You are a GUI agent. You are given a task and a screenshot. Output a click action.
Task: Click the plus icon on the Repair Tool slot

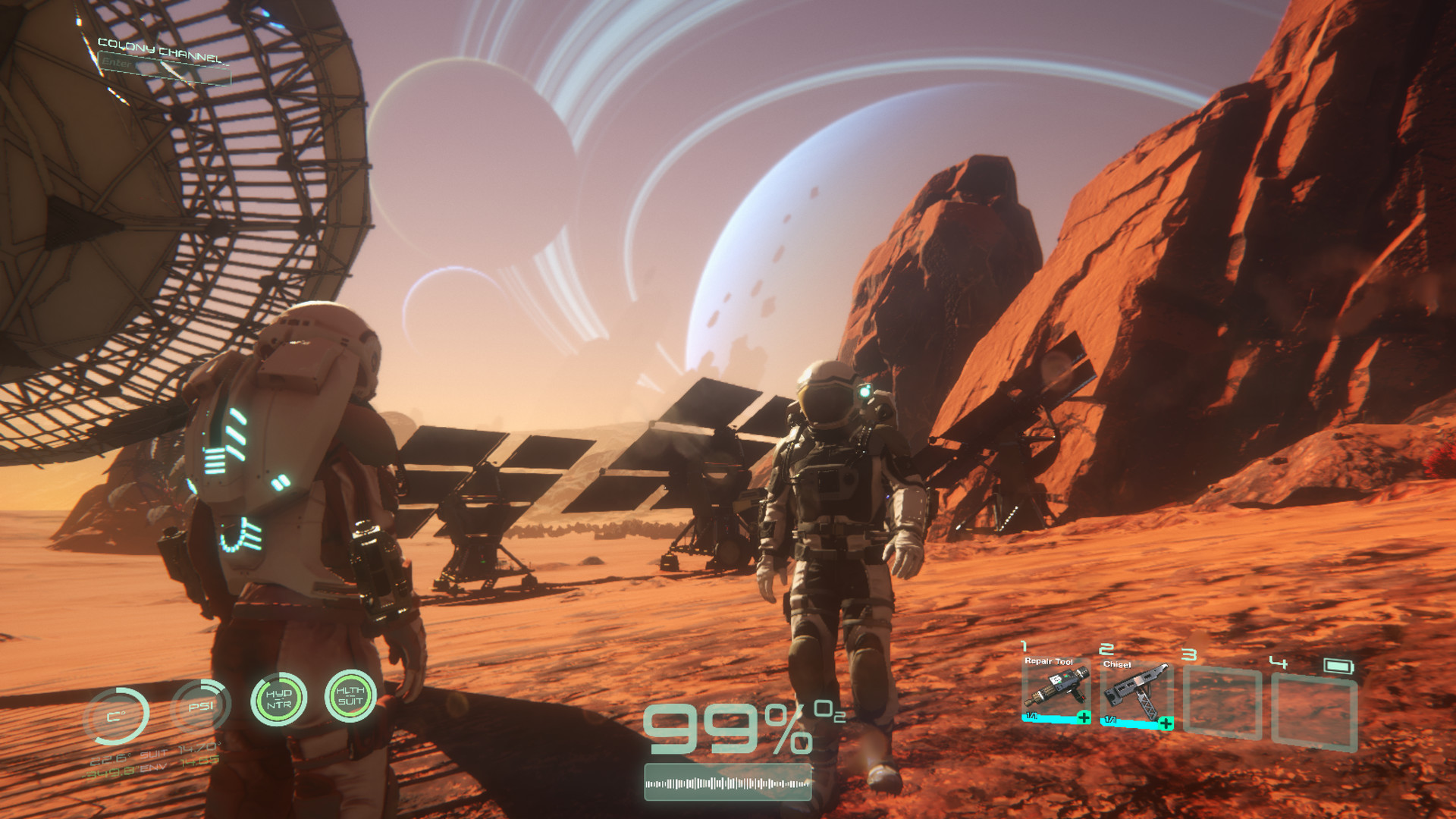coord(1084,718)
